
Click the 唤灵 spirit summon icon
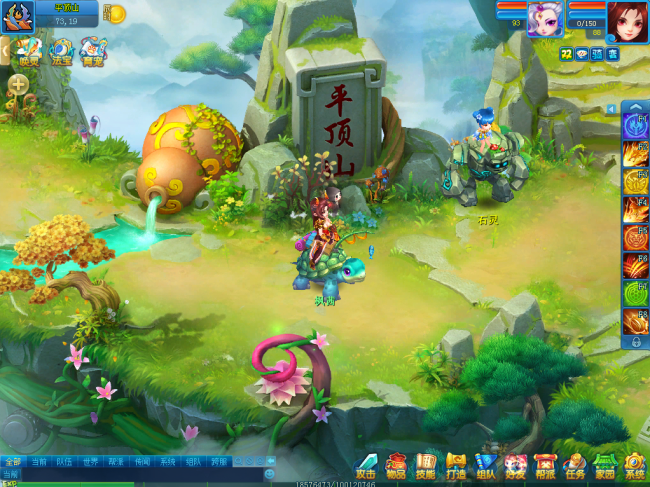29,51
